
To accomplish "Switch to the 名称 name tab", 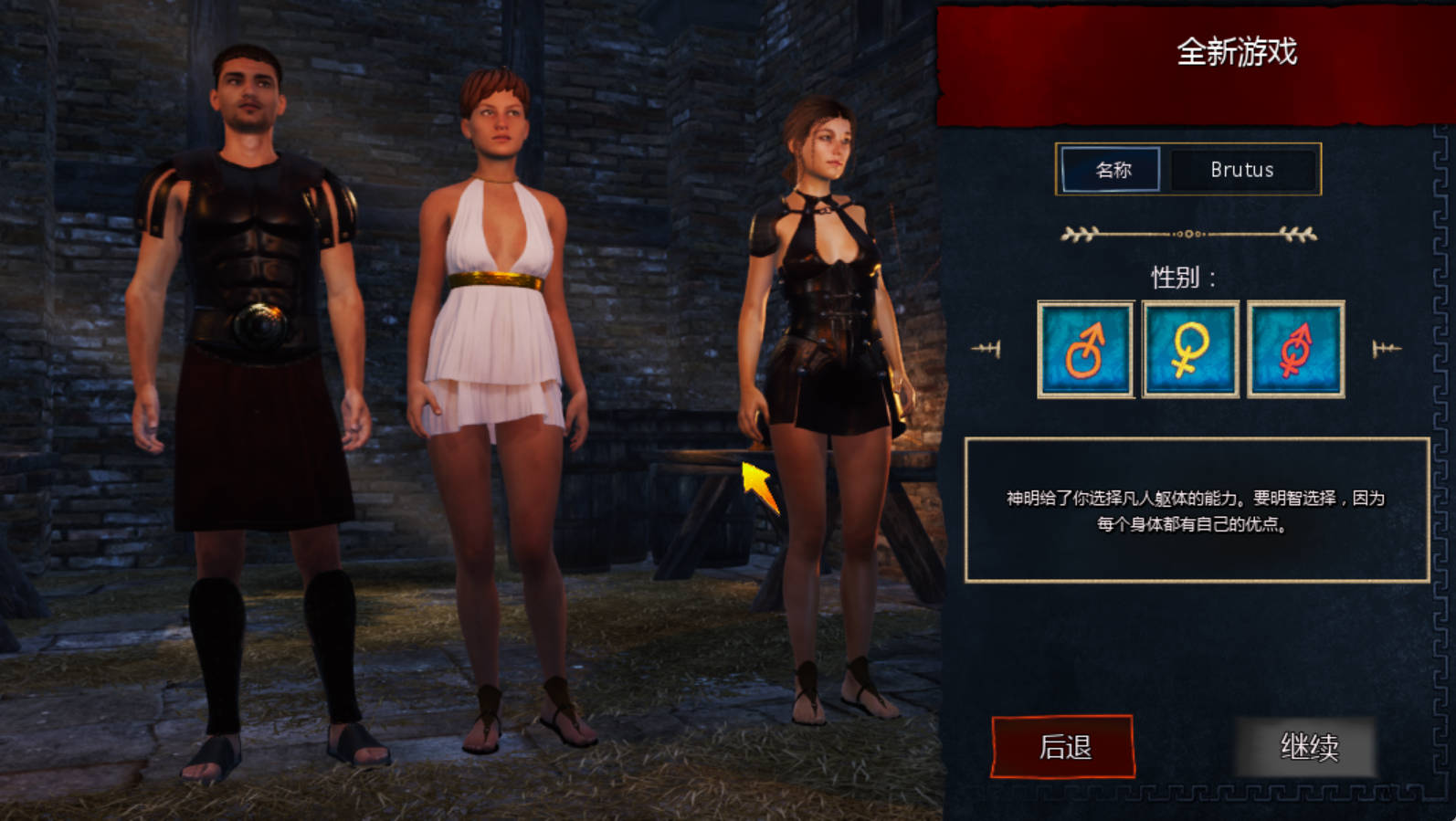I will tap(1110, 170).
